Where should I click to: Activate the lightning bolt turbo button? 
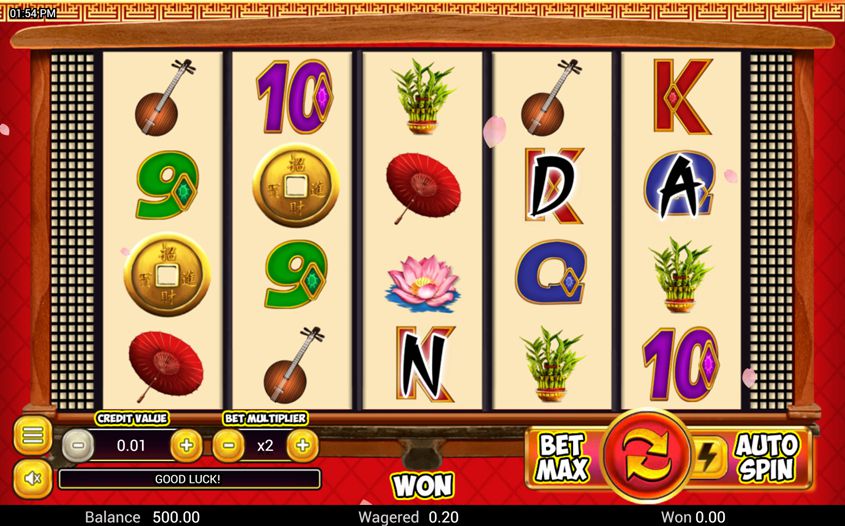[x=707, y=457]
